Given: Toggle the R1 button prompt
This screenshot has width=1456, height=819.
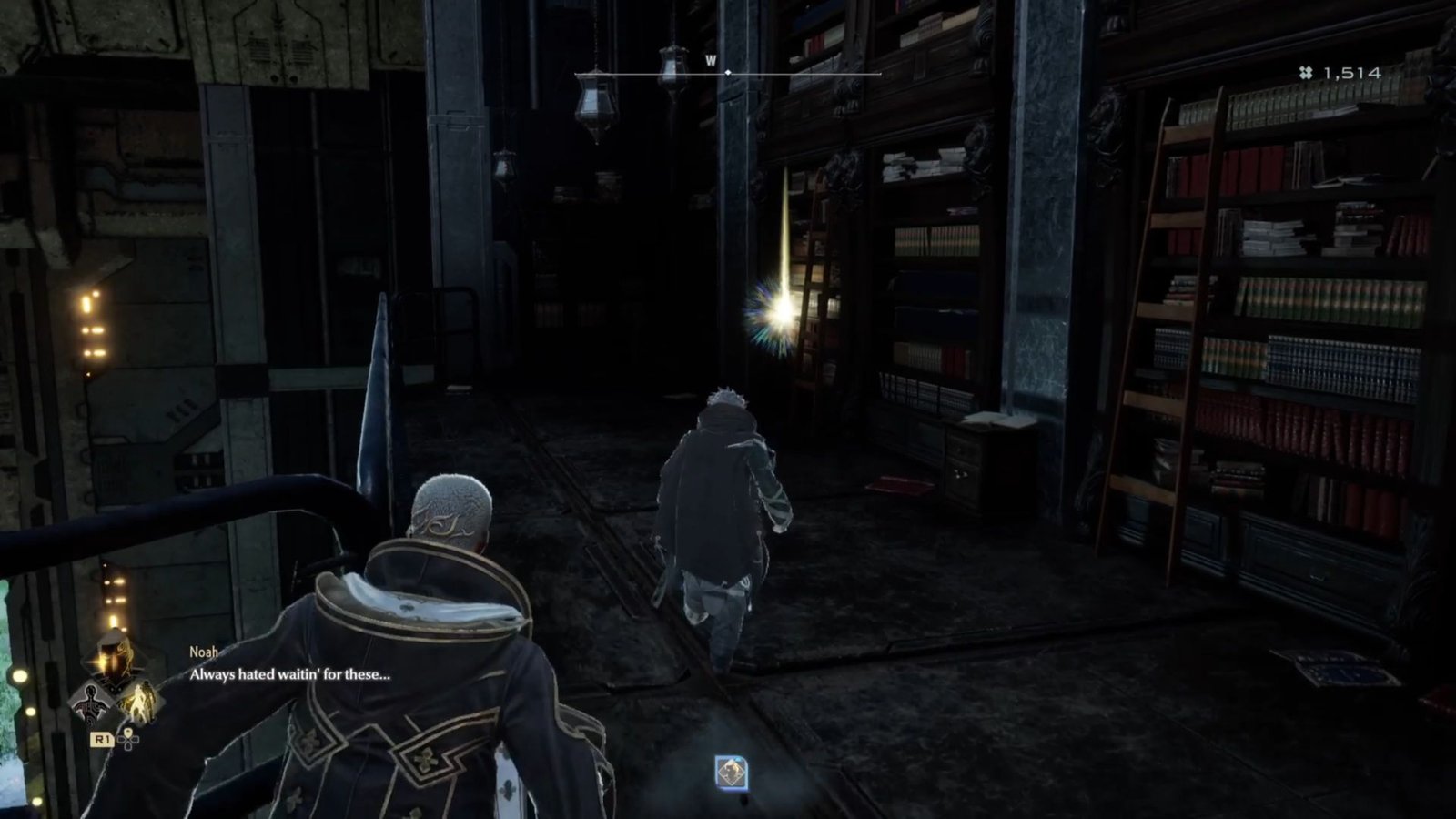Looking at the screenshot, I should 103,740.
